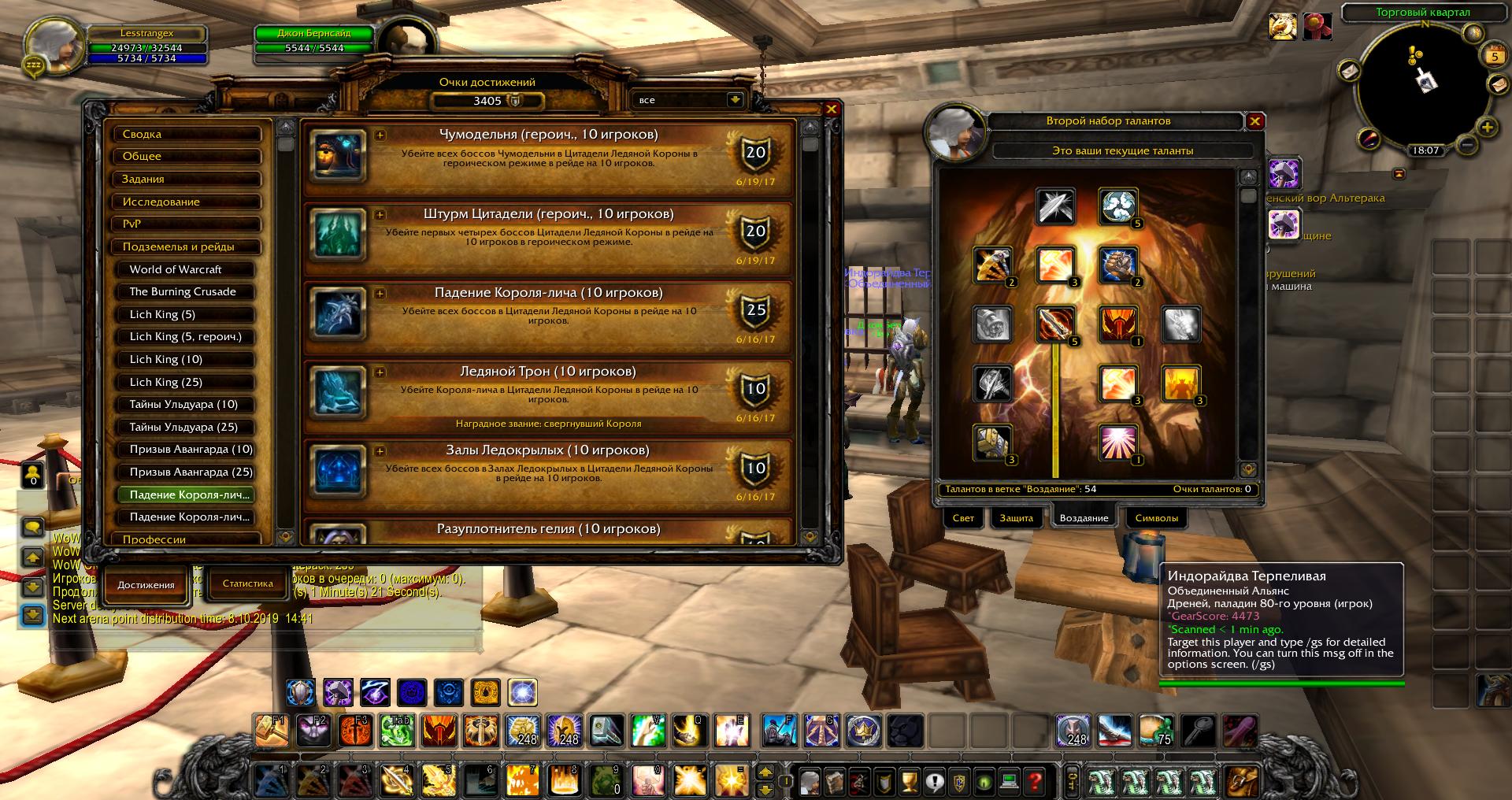Screen dimensions: 1512x800
Task: Switch to the Свет talent tab
Action: (x=963, y=518)
